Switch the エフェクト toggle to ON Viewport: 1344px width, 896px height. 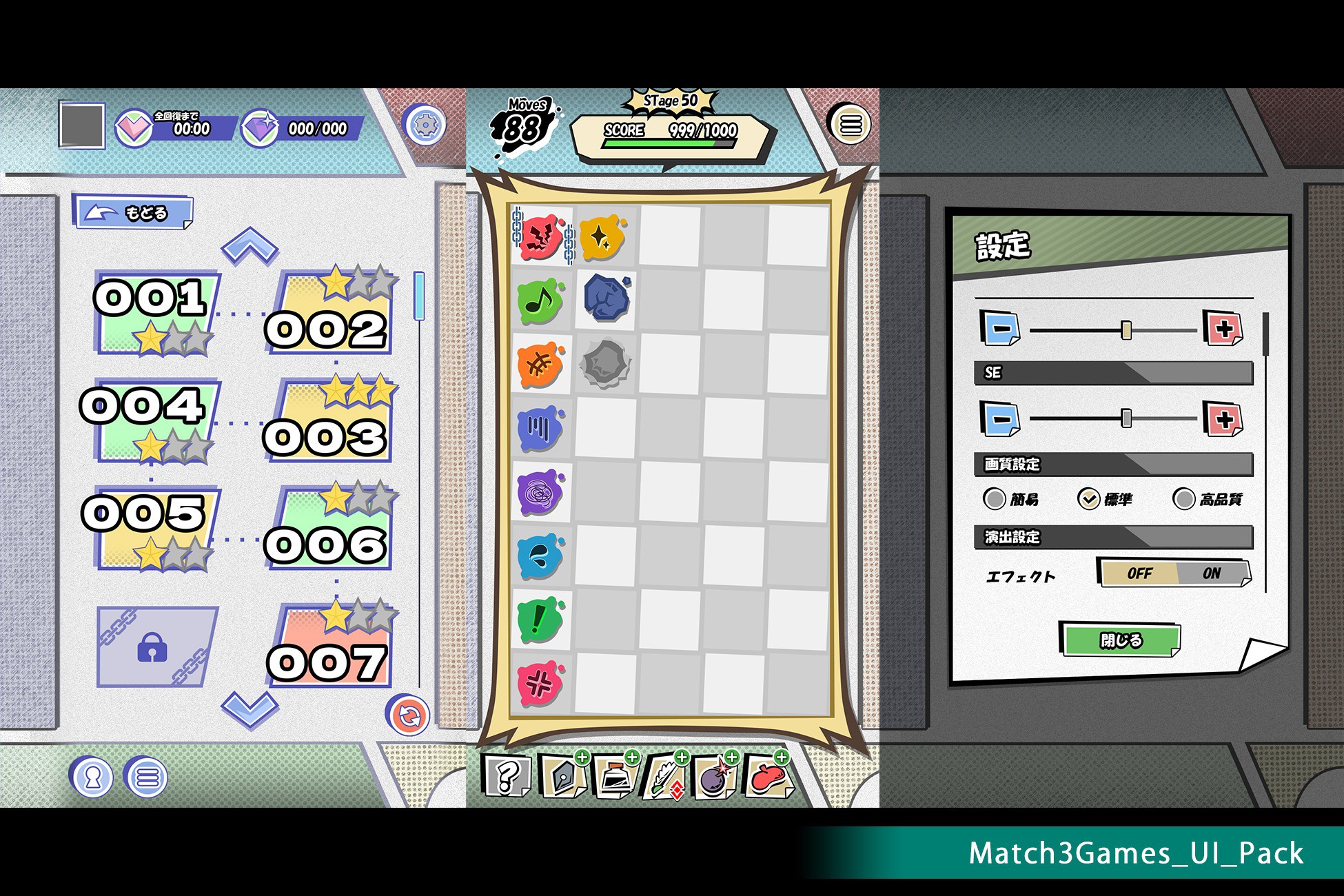tap(1212, 573)
